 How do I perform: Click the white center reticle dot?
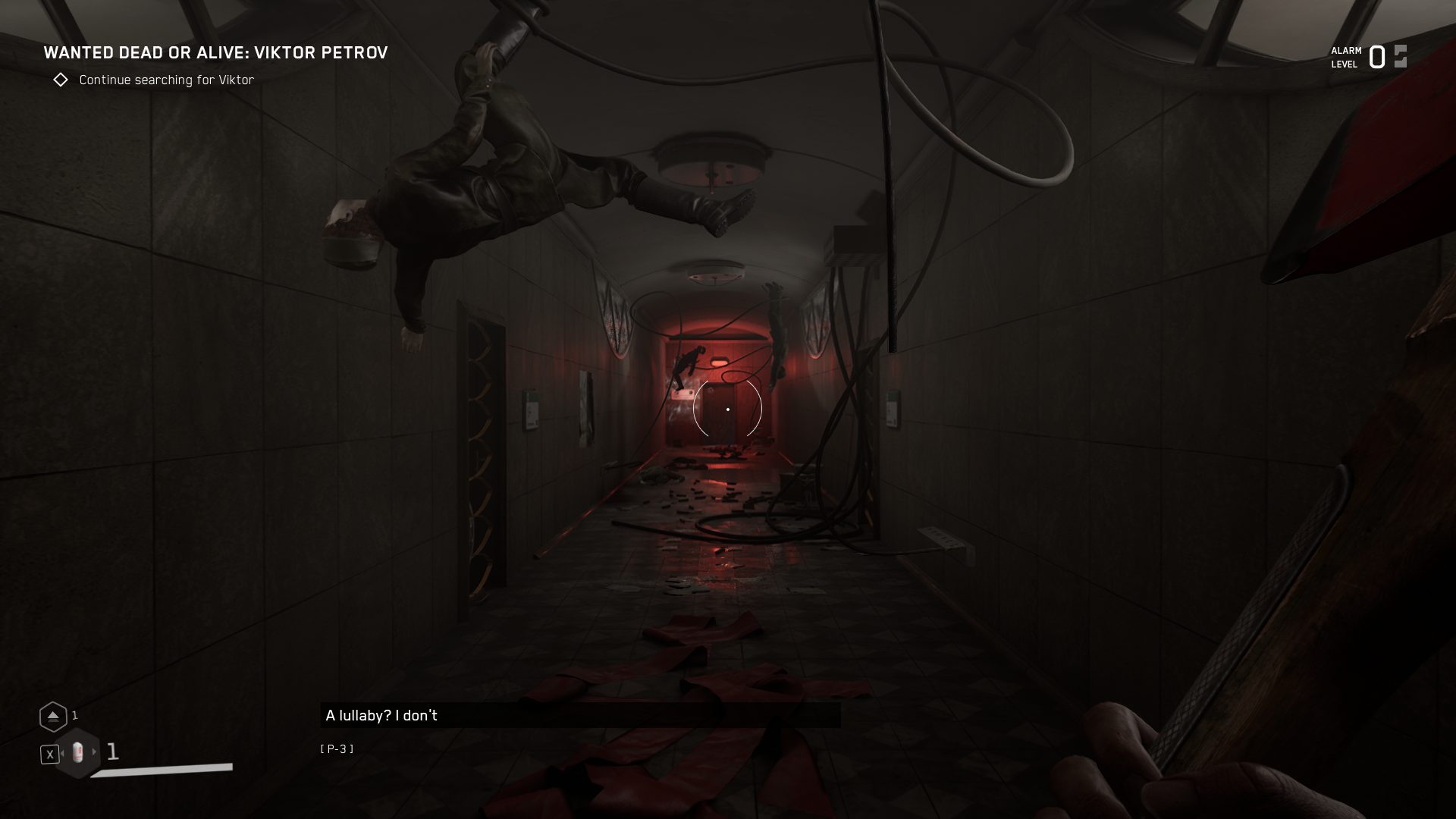point(728,409)
